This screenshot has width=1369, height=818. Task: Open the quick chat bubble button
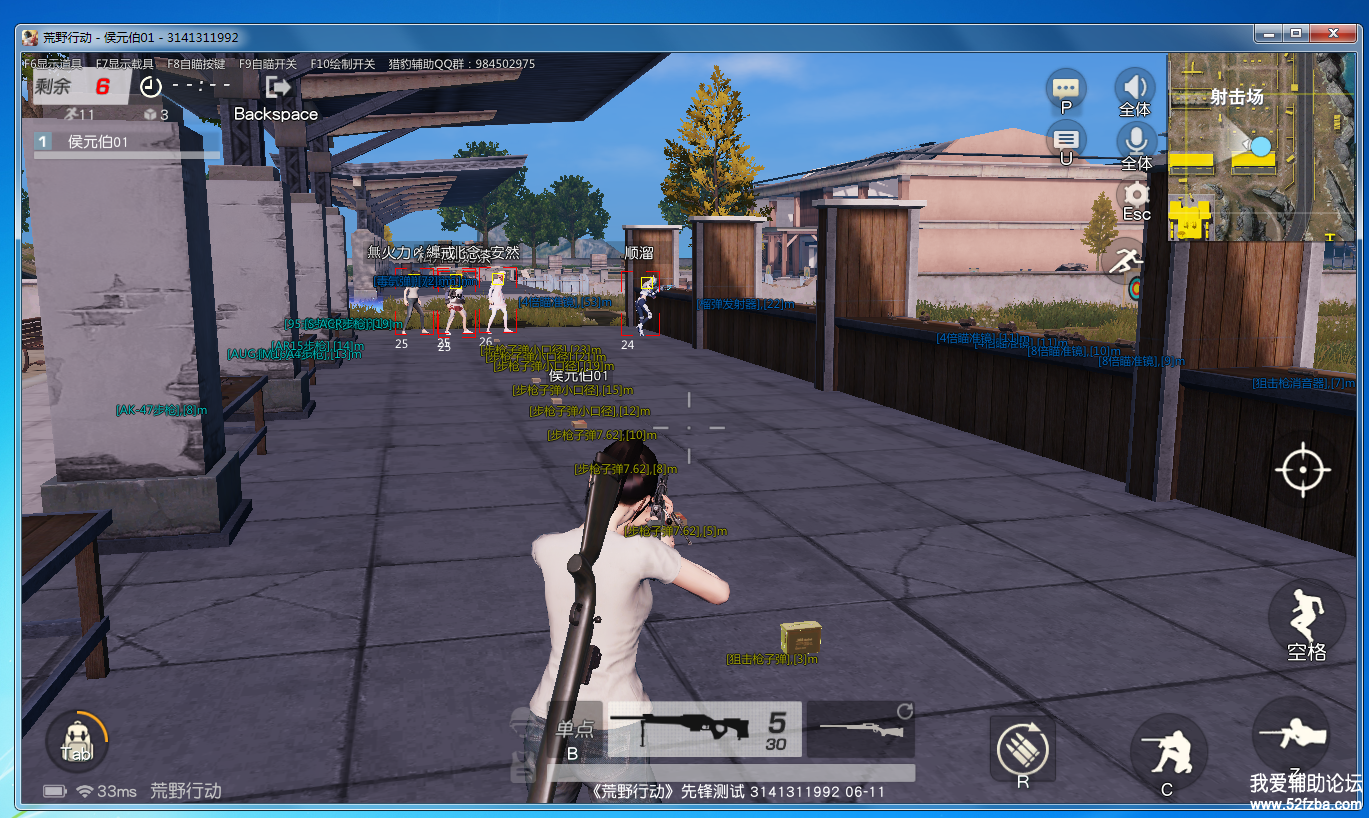[1066, 89]
